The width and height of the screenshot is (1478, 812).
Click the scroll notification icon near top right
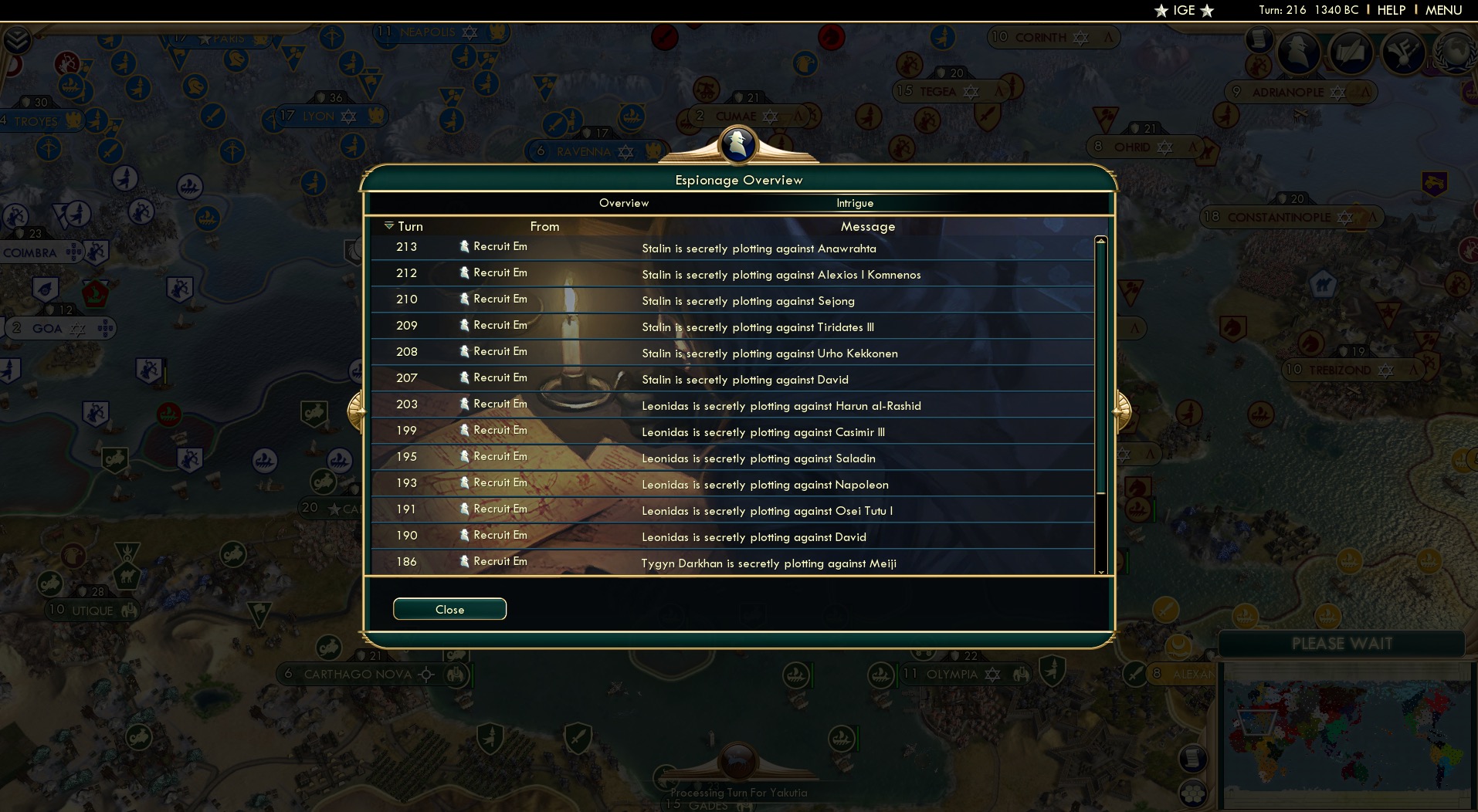[x=1259, y=41]
